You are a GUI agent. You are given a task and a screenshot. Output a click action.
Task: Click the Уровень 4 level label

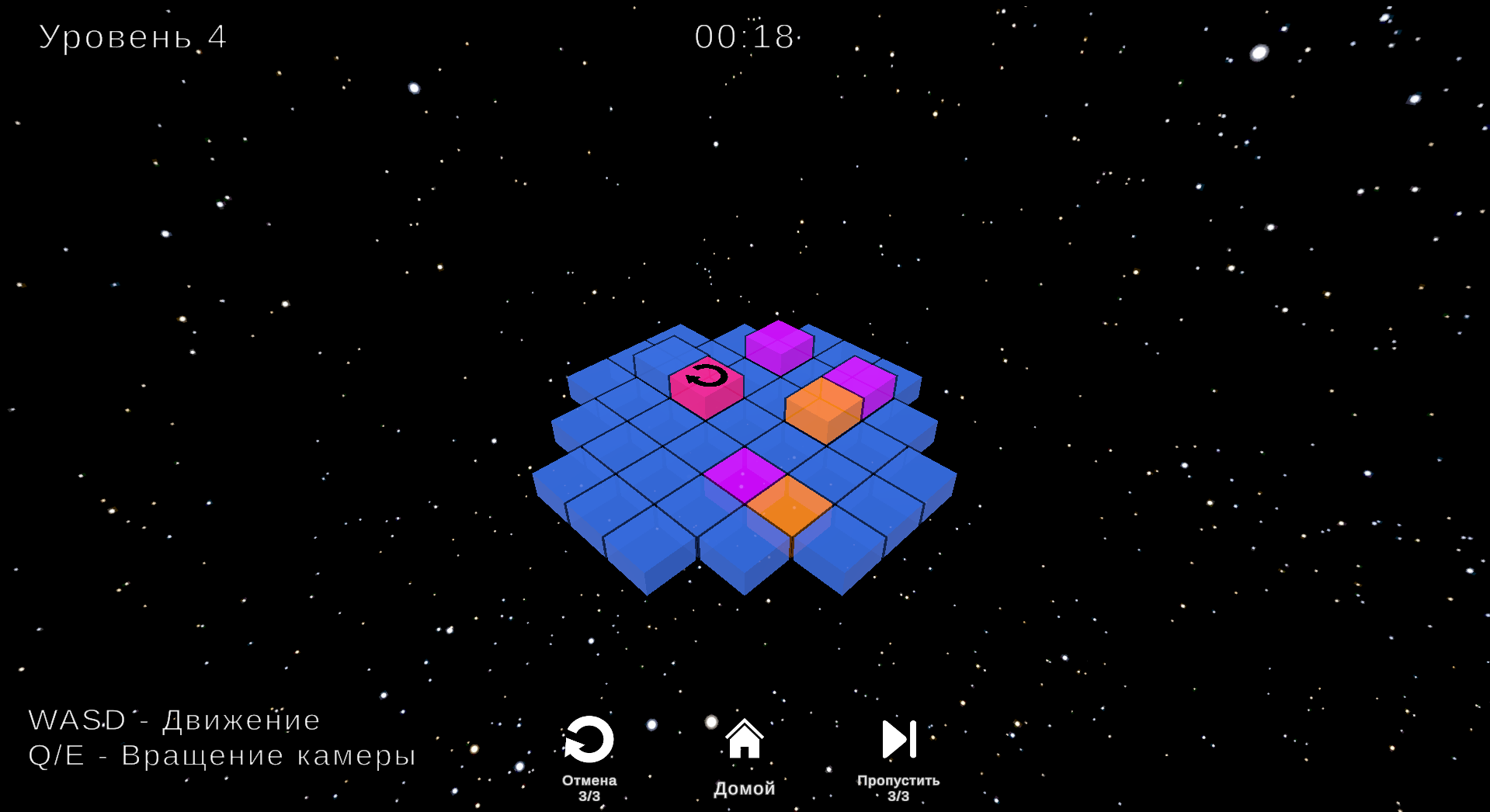[x=132, y=36]
